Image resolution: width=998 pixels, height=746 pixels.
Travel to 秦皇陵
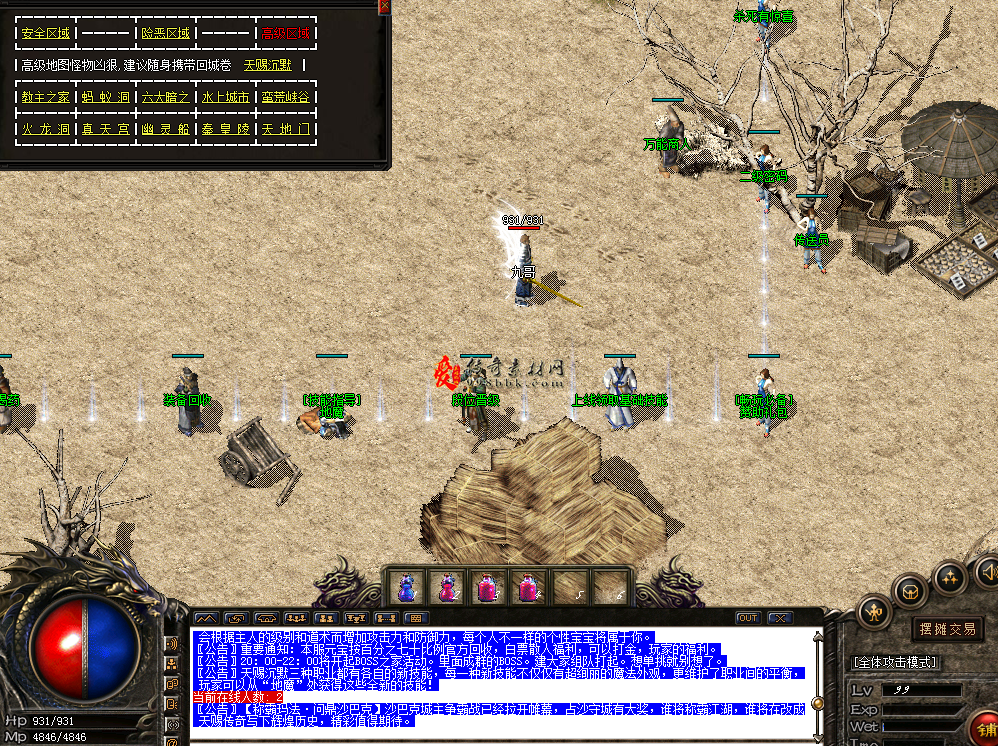point(225,129)
